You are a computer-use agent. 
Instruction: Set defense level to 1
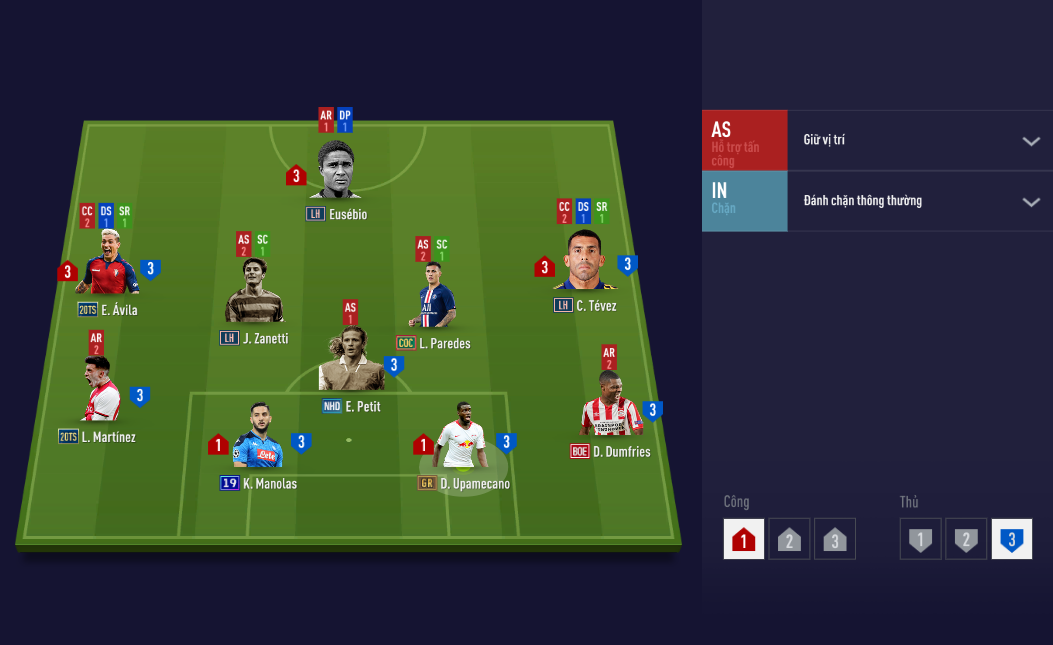coord(920,540)
